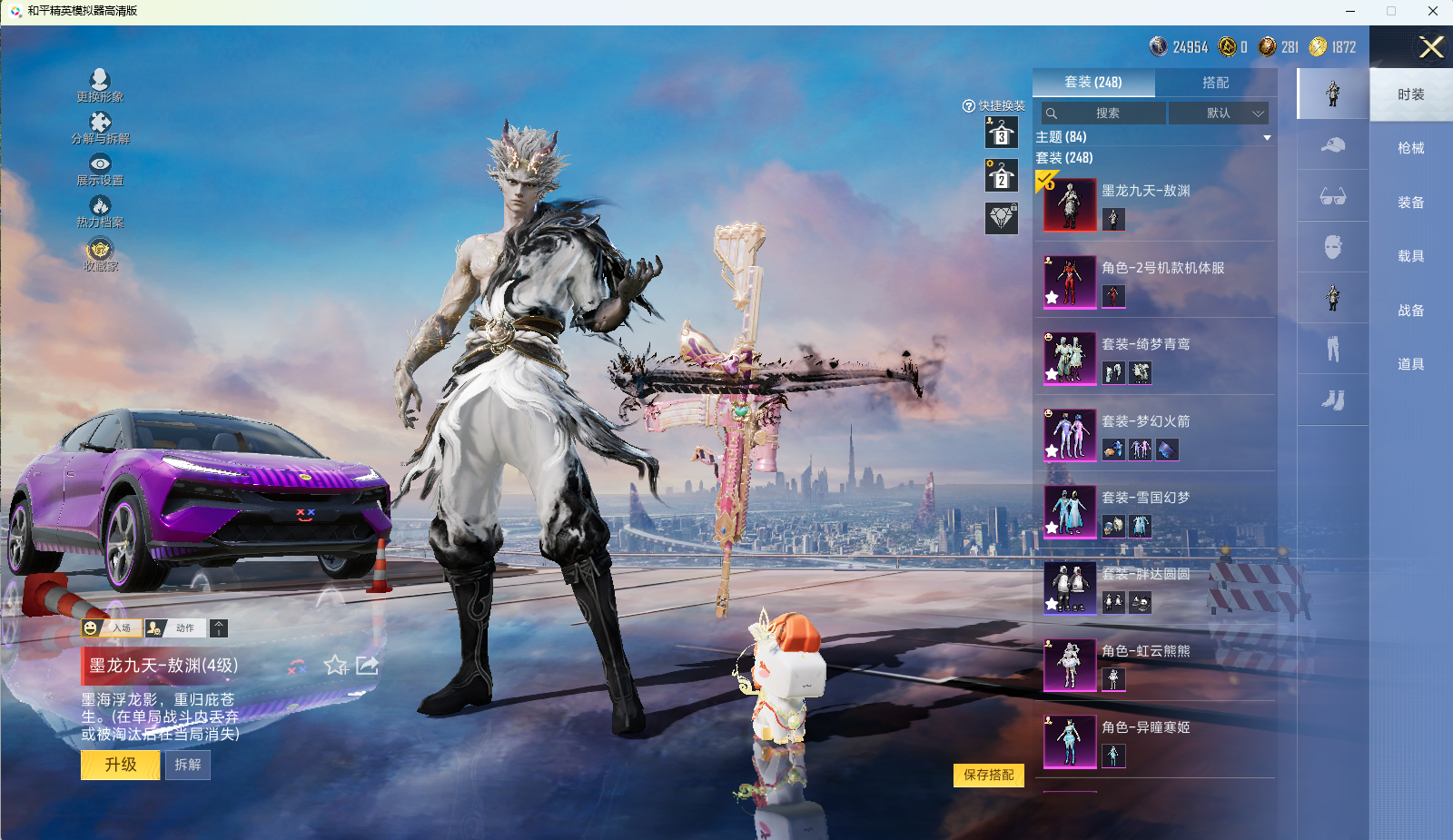This screenshot has height=840, width=1453.
Task: Click the 拆解 dismantle button
Action: click(x=188, y=765)
